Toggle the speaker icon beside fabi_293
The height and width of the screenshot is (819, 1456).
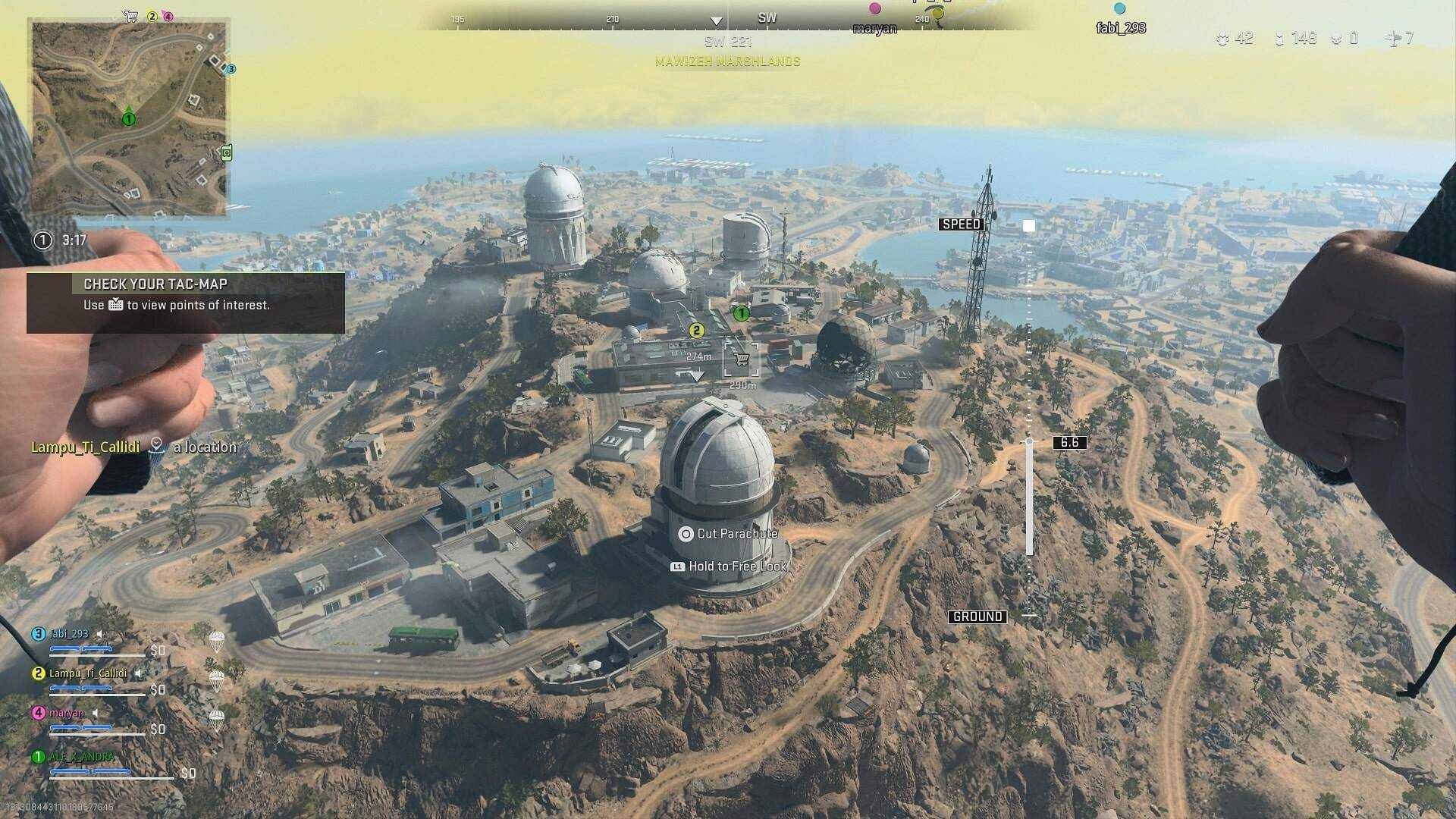(x=99, y=634)
